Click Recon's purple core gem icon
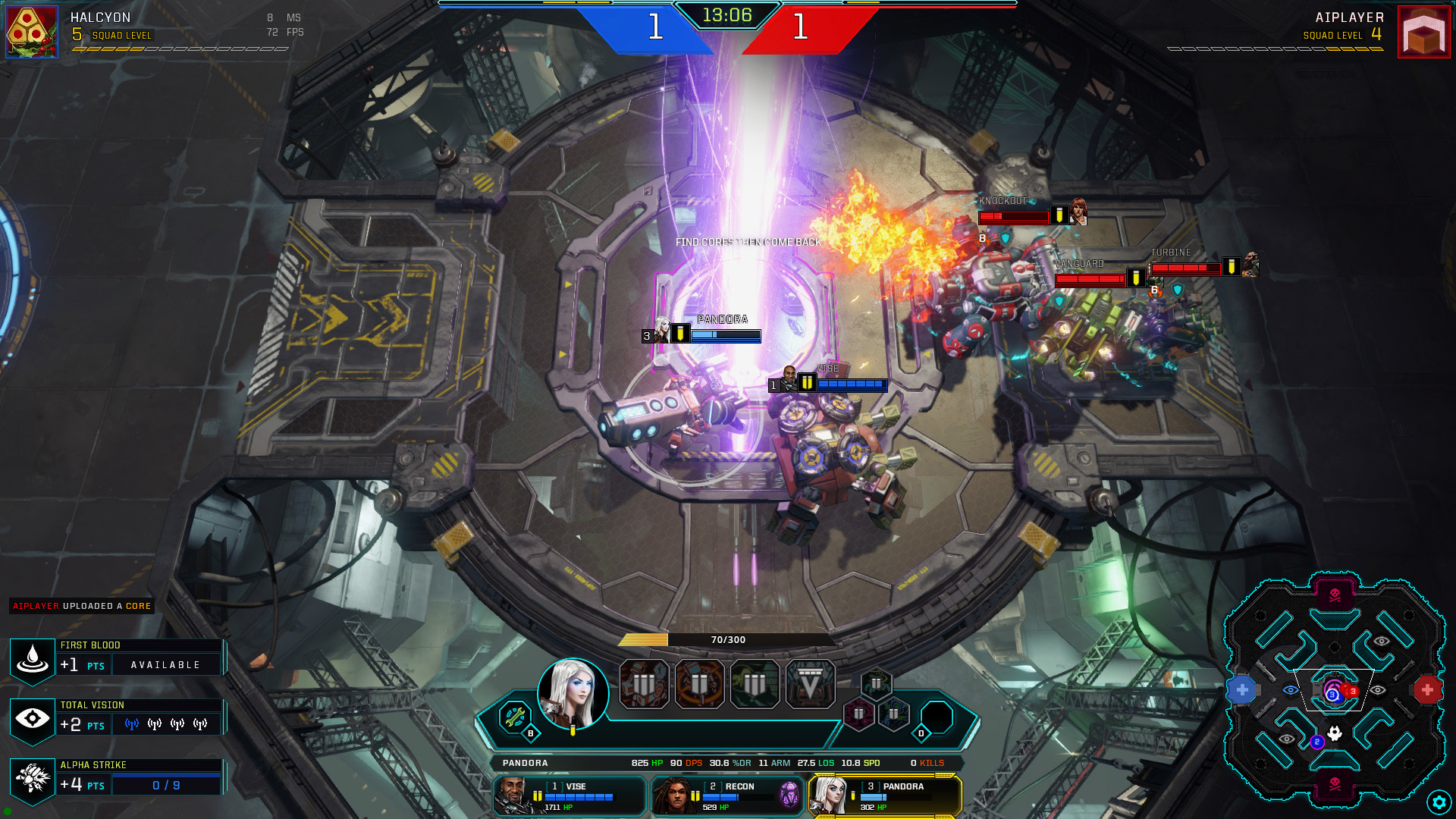The image size is (1456, 819). pyautogui.click(x=789, y=795)
